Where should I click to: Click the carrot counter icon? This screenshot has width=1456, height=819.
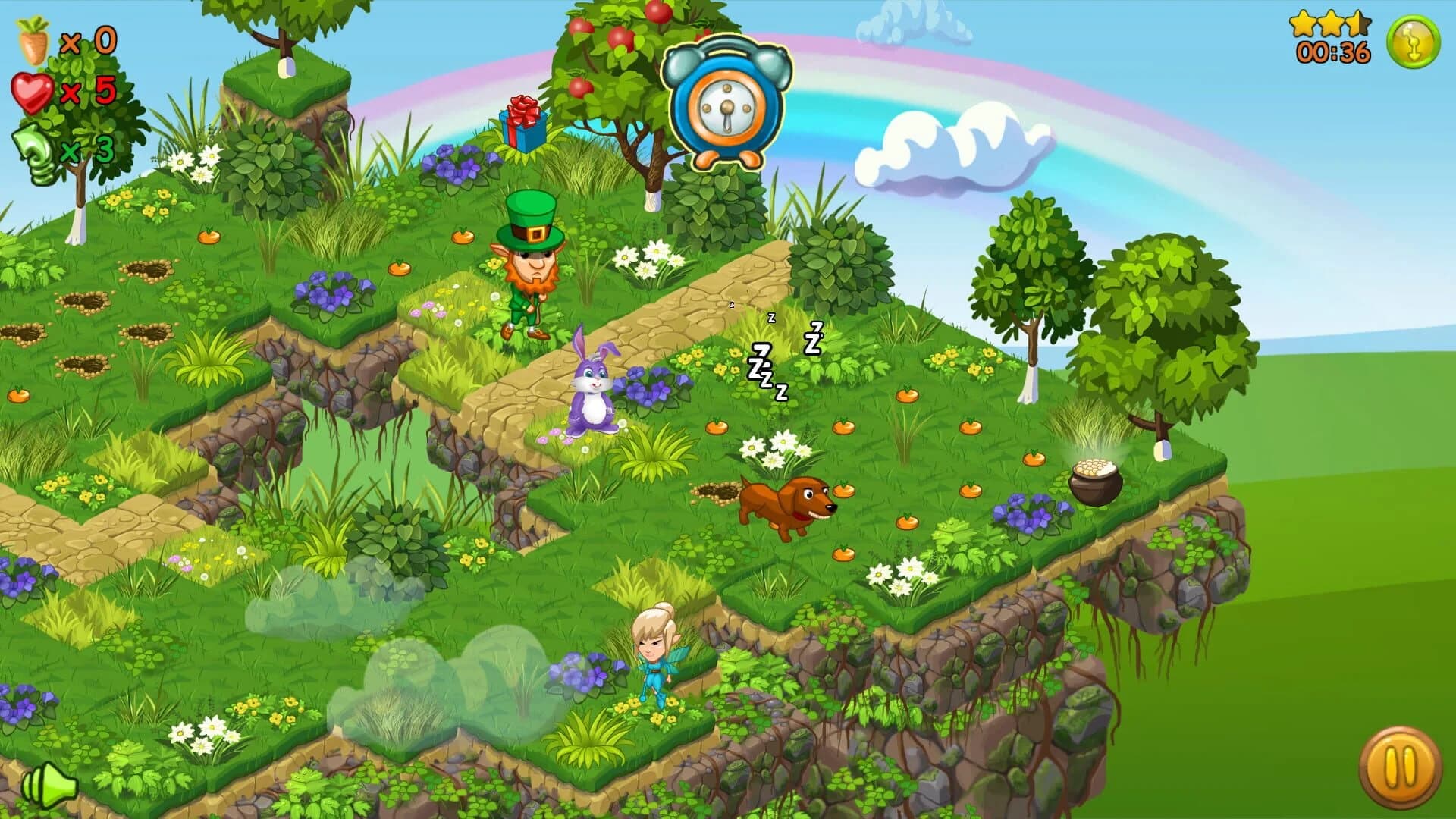(32, 39)
